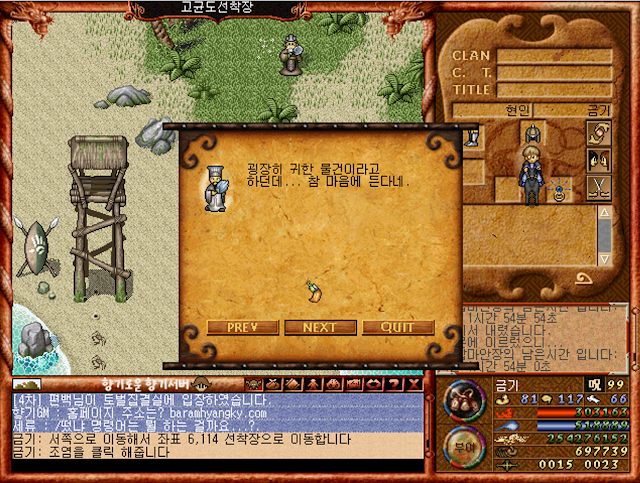Screen dimensions: 640x483
Task: Open the horn icon on the character panel
Action: 598,133
